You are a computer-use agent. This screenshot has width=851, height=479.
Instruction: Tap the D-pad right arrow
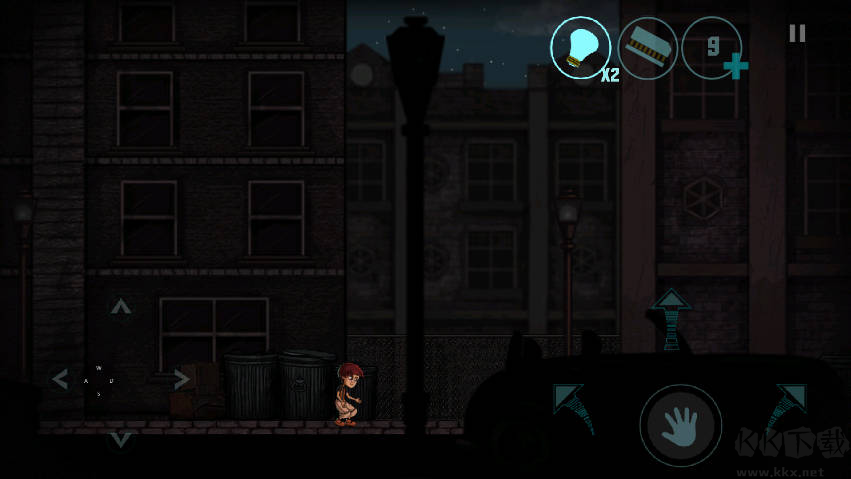tap(181, 379)
